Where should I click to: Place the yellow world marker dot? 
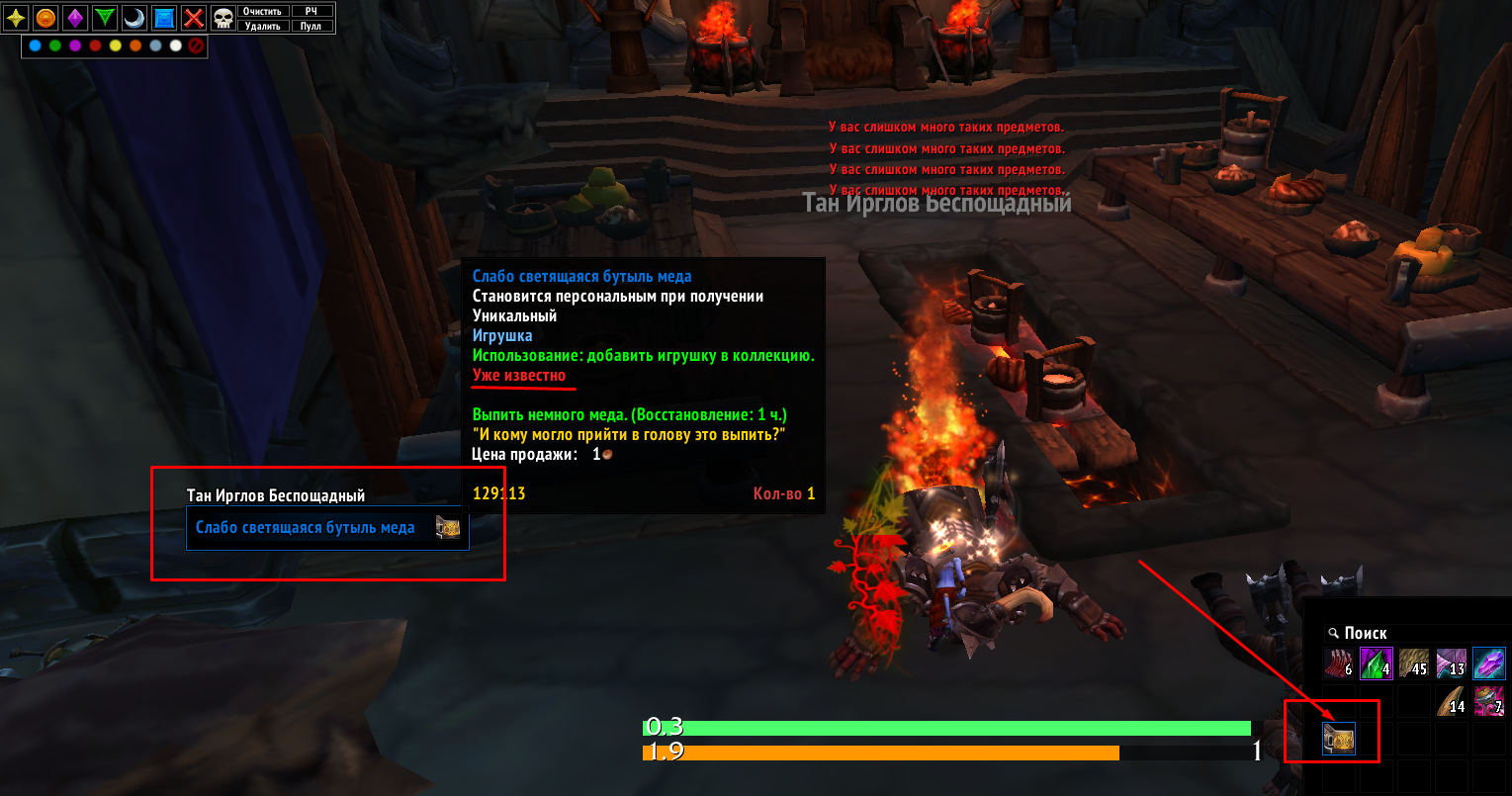click(x=116, y=45)
